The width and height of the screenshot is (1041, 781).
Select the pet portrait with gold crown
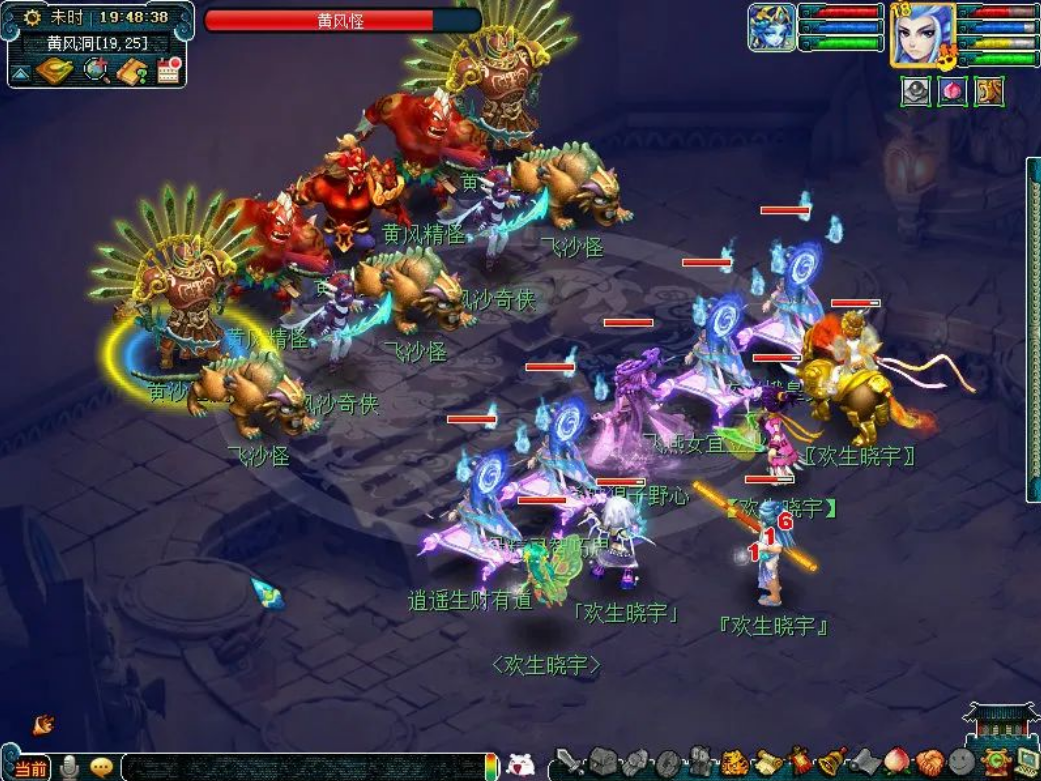[x=771, y=28]
